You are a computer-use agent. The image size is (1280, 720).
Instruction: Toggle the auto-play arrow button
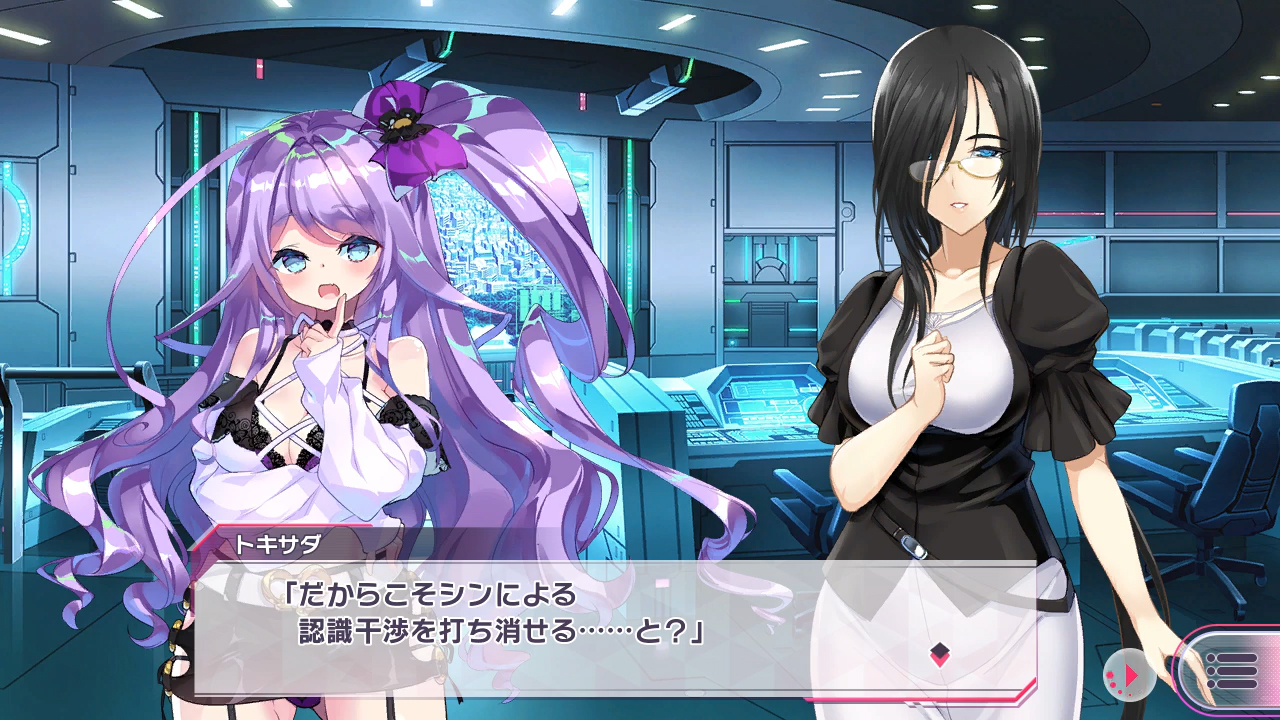(x=1129, y=677)
